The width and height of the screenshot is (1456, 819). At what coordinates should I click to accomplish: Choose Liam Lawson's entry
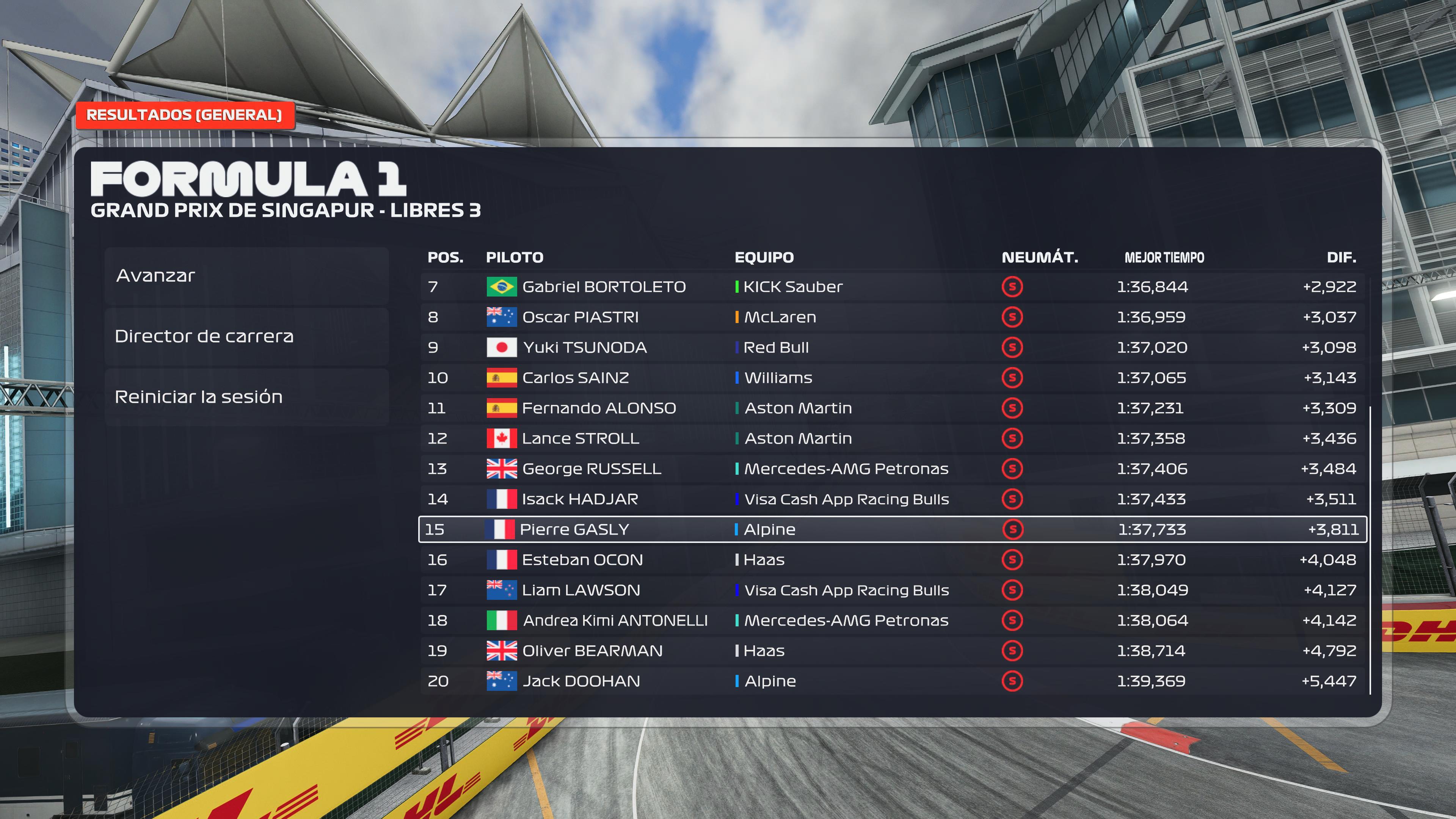coord(892,590)
